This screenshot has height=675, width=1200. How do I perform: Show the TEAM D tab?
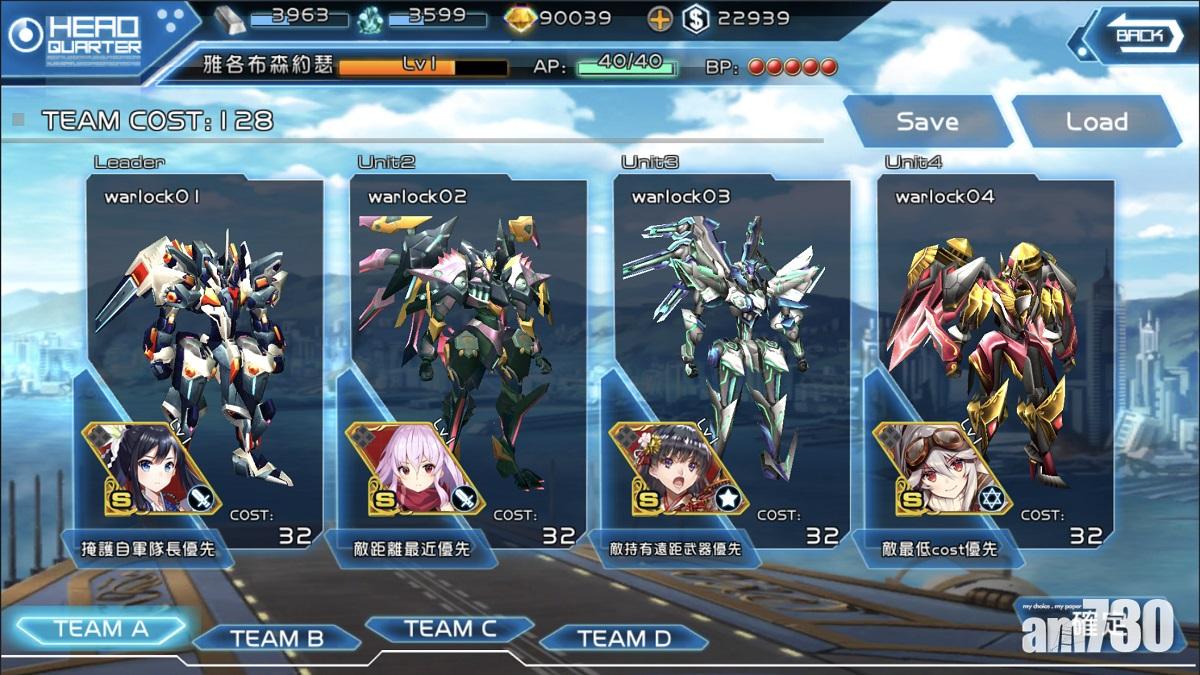coord(623,638)
